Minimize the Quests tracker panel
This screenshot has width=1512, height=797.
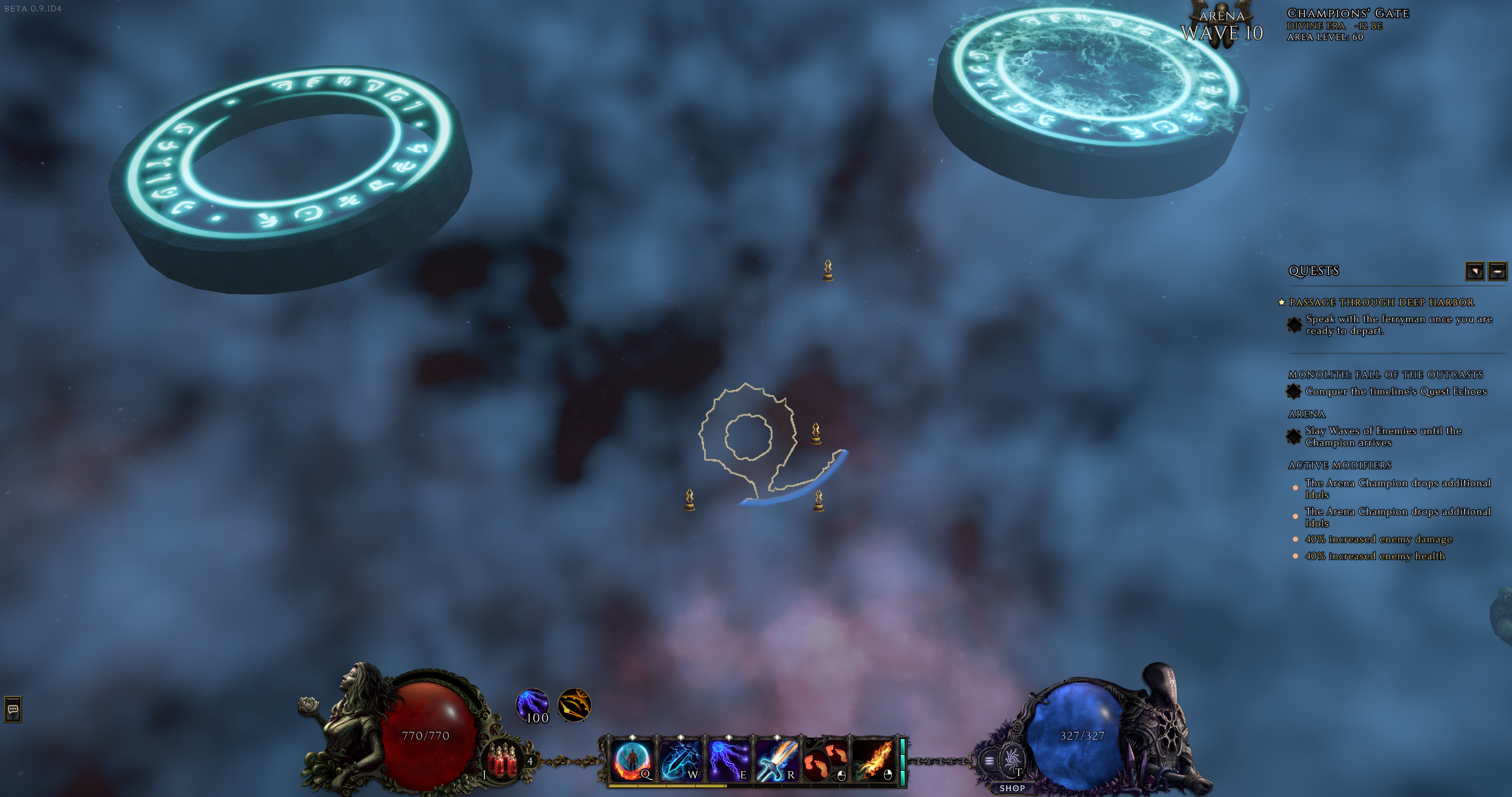tap(1497, 271)
